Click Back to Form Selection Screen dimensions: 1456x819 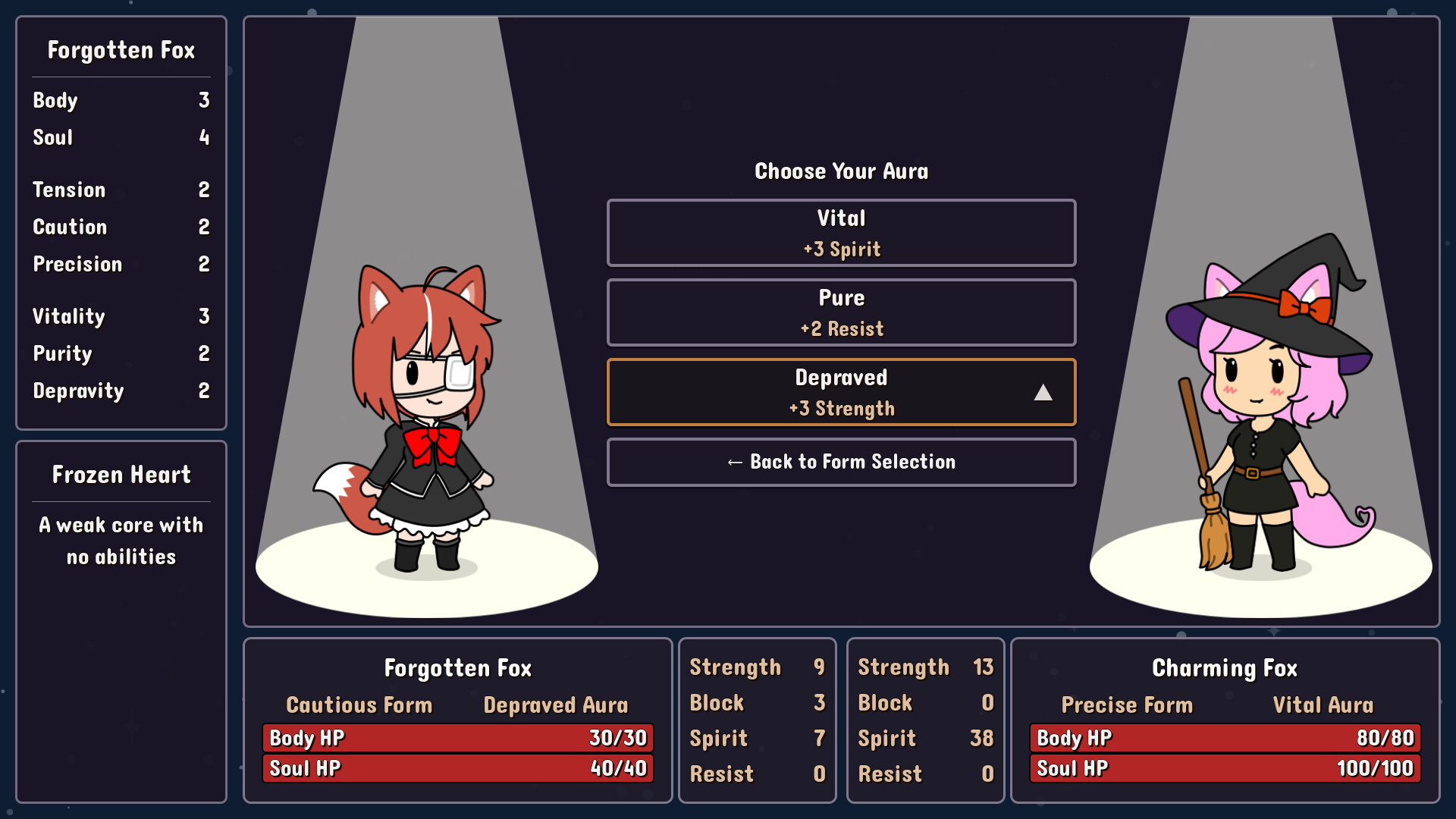tap(841, 462)
